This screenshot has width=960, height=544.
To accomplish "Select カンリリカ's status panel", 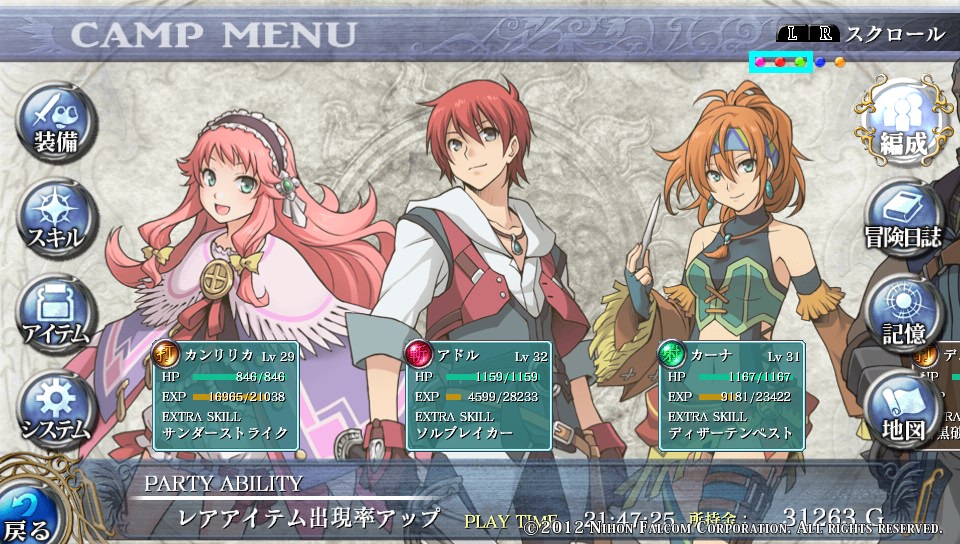I will [x=225, y=394].
